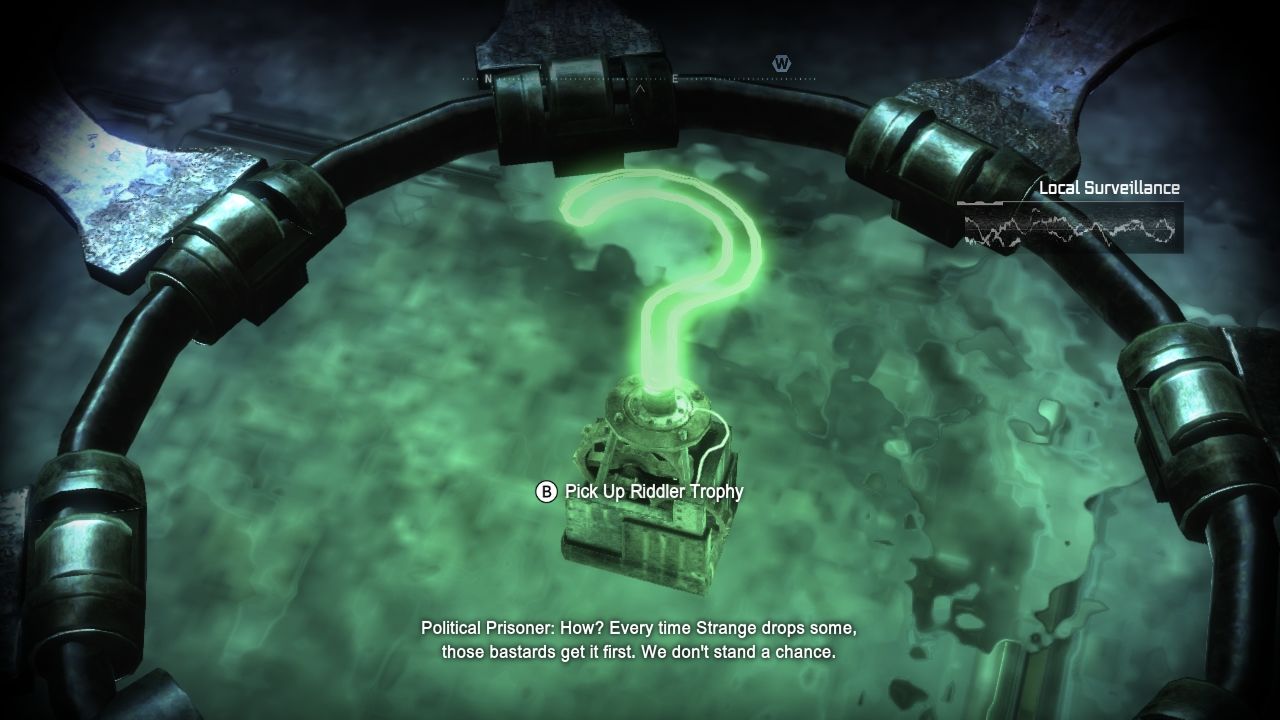Open the Local Surveillance waveform panel
Viewport: 1280px width, 720px height.
pos(1070,227)
